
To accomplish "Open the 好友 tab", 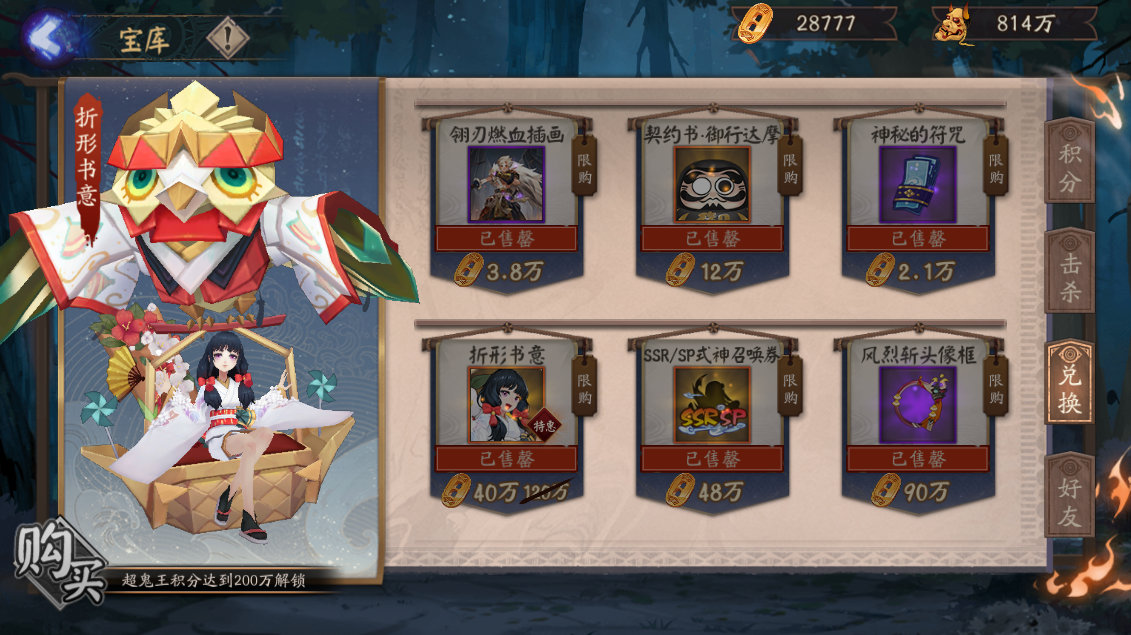I will [1068, 495].
